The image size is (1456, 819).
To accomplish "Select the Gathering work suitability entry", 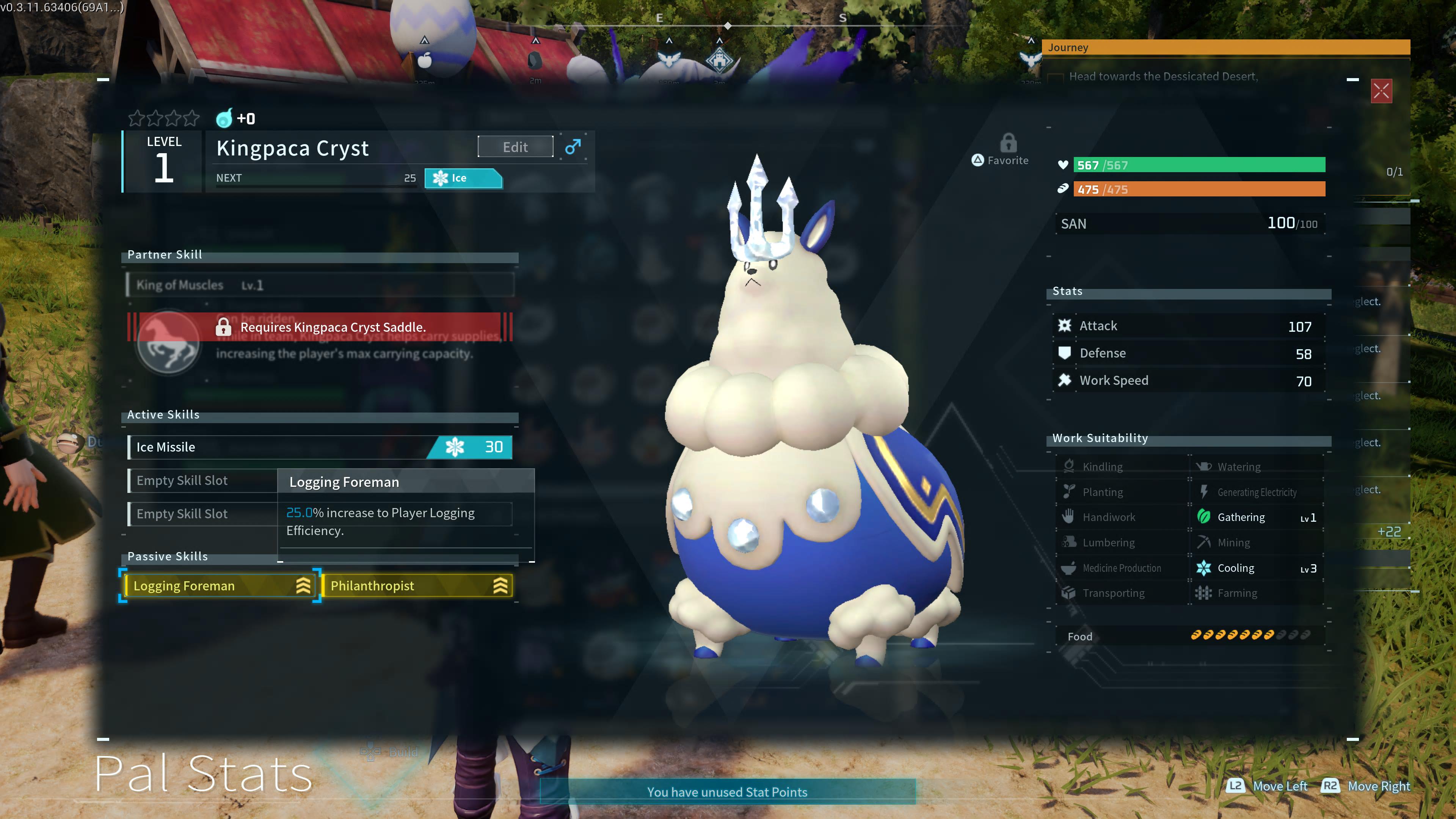I will (x=1256, y=517).
